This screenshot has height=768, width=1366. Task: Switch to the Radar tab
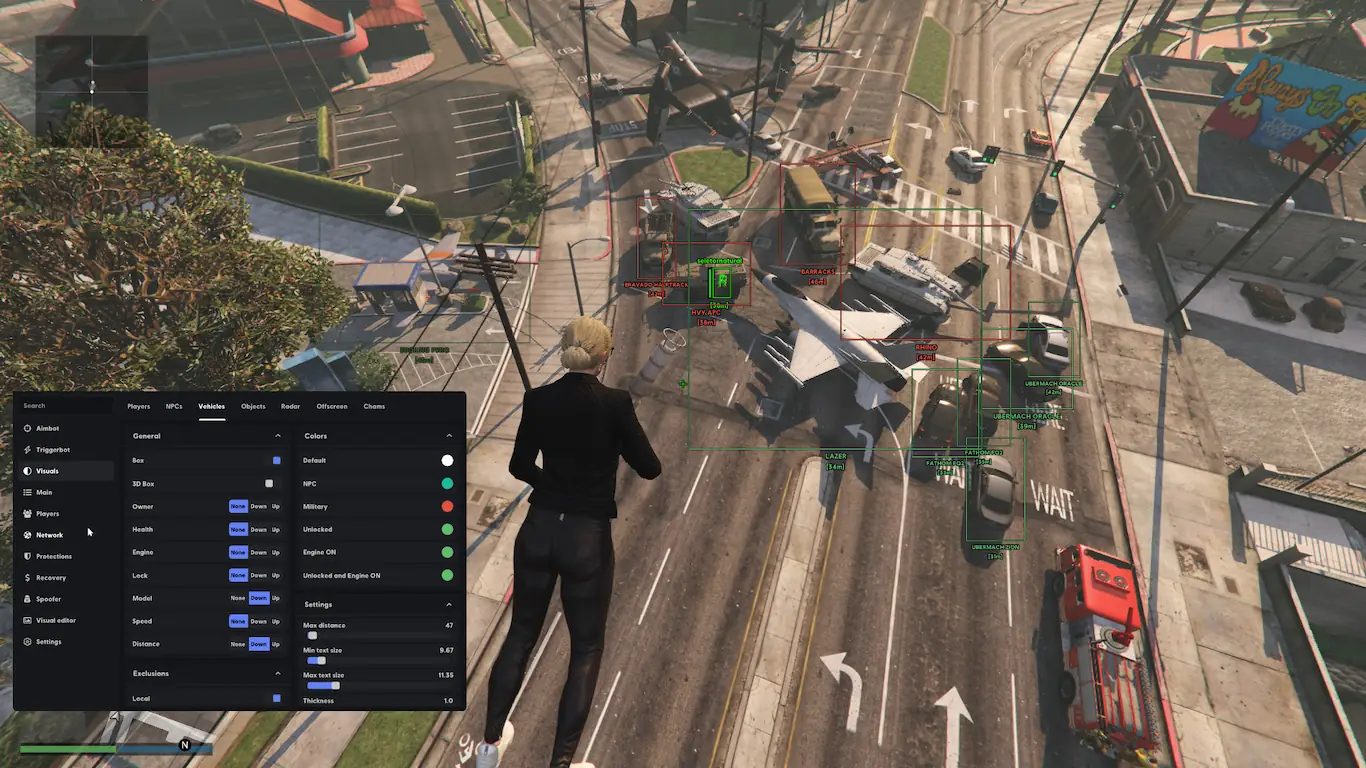tap(290, 406)
